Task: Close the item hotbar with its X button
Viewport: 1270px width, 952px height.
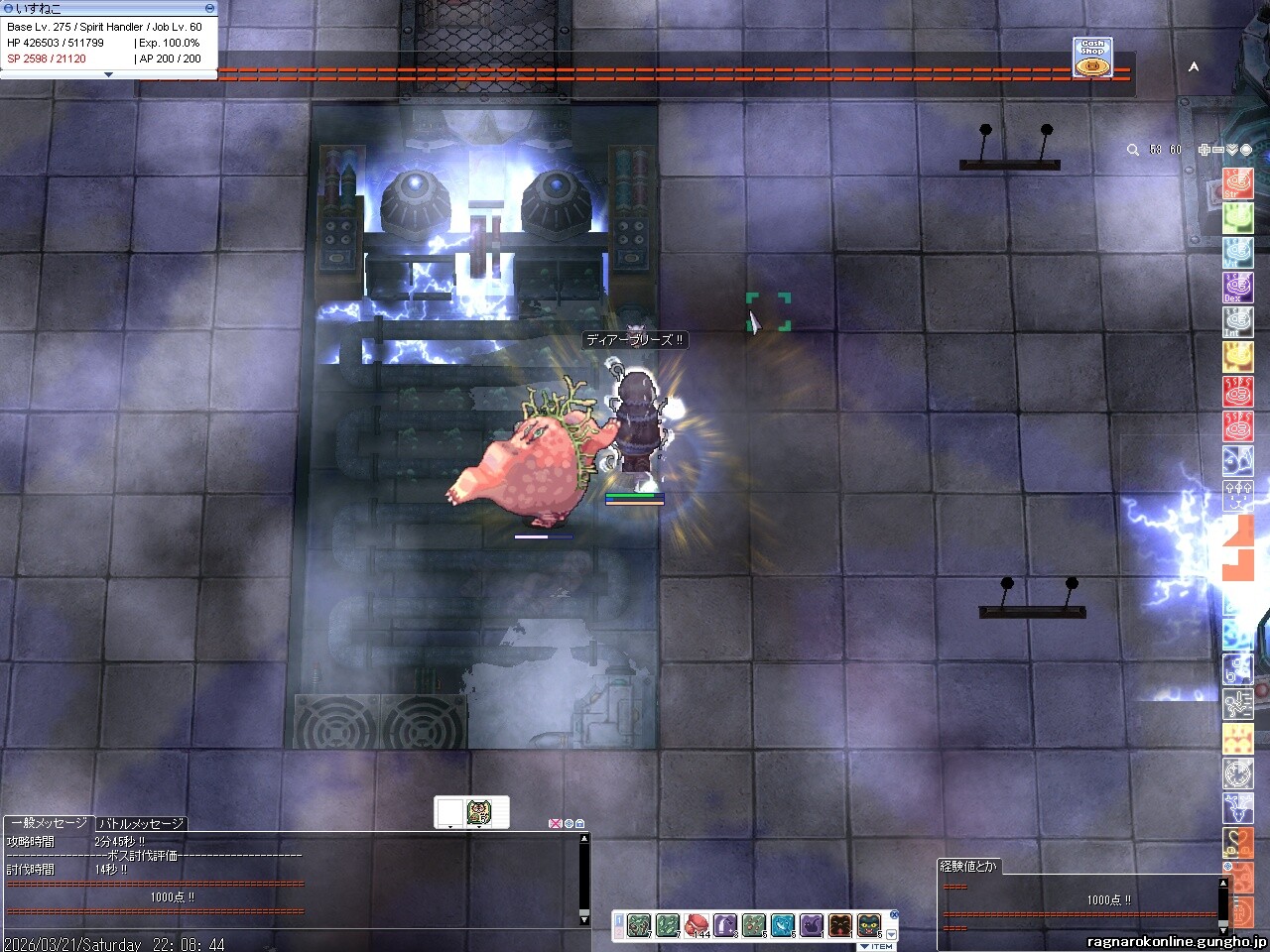Action: point(894,914)
